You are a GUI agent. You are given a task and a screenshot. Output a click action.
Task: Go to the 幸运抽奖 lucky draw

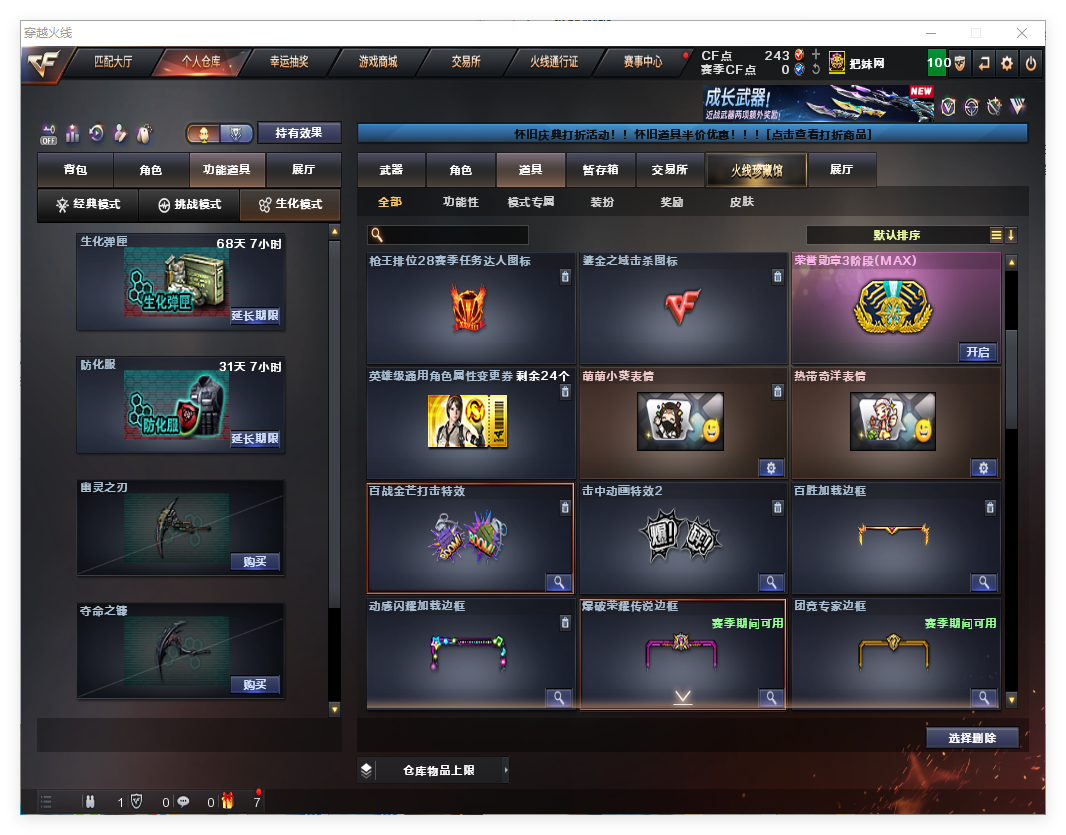tap(289, 62)
